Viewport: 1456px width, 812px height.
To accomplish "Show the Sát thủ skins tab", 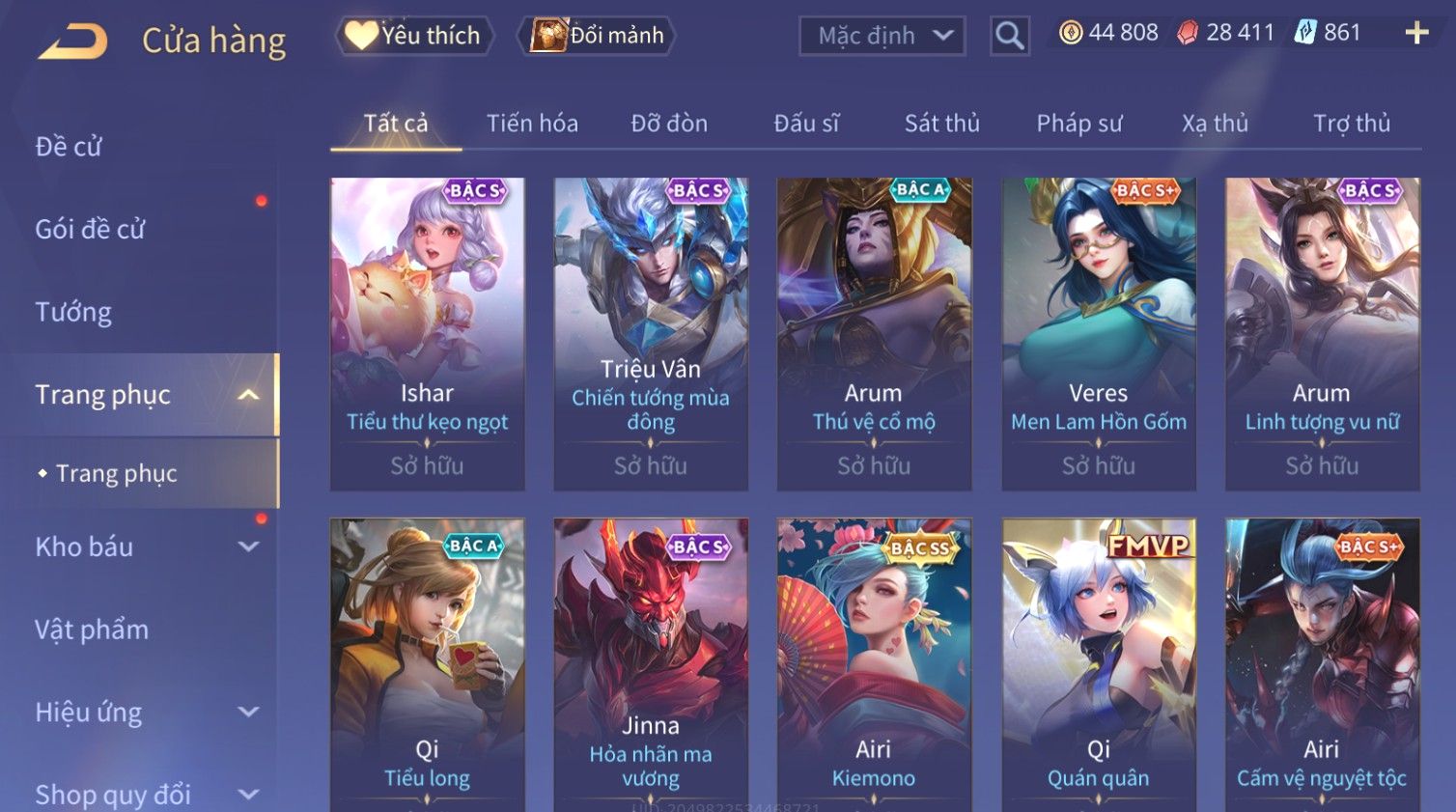I will 941,124.
